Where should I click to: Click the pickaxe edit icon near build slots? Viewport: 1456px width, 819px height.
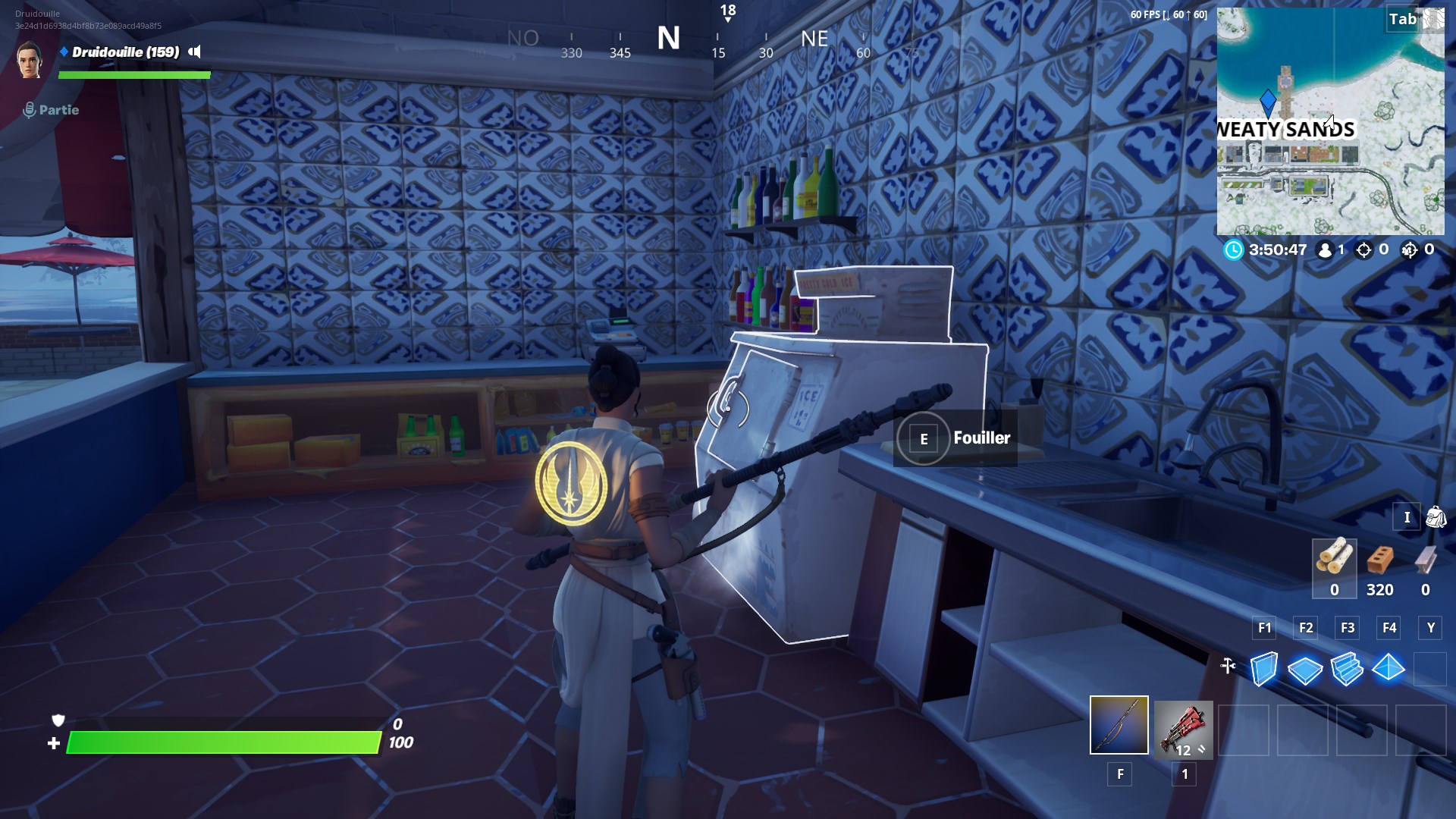pyautogui.click(x=1227, y=666)
